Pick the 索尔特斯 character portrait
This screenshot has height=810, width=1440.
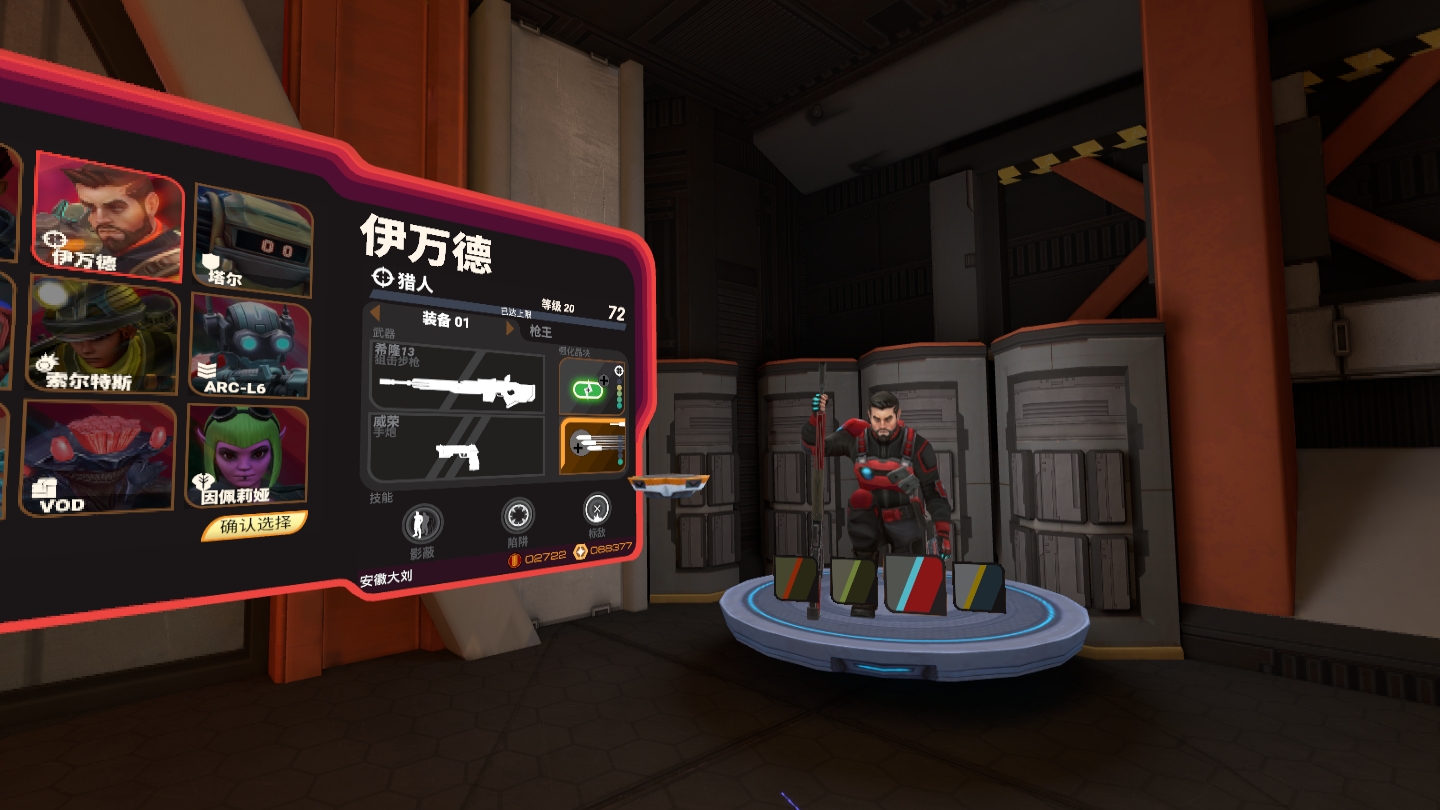pos(103,336)
